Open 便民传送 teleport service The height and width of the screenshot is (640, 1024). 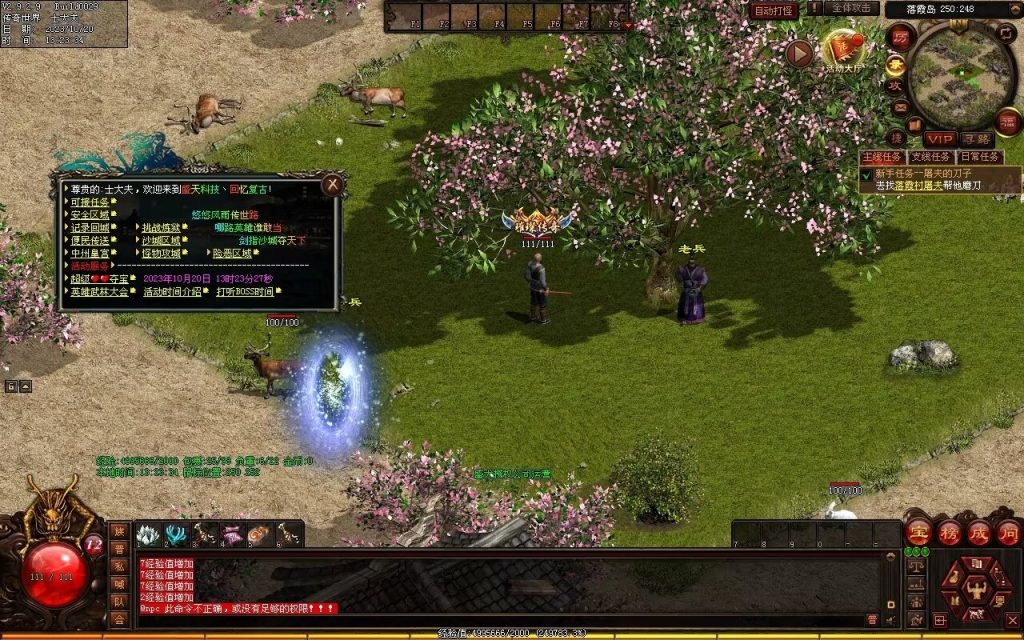(x=89, y=241)
